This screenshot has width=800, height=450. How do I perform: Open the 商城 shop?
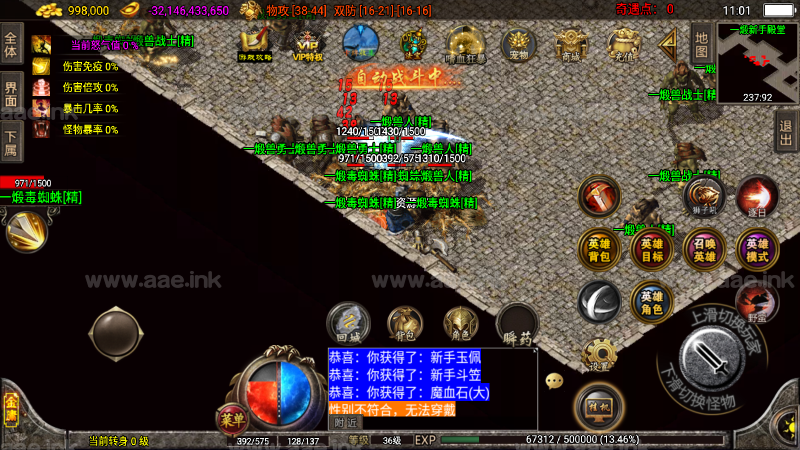click(570, 45)
